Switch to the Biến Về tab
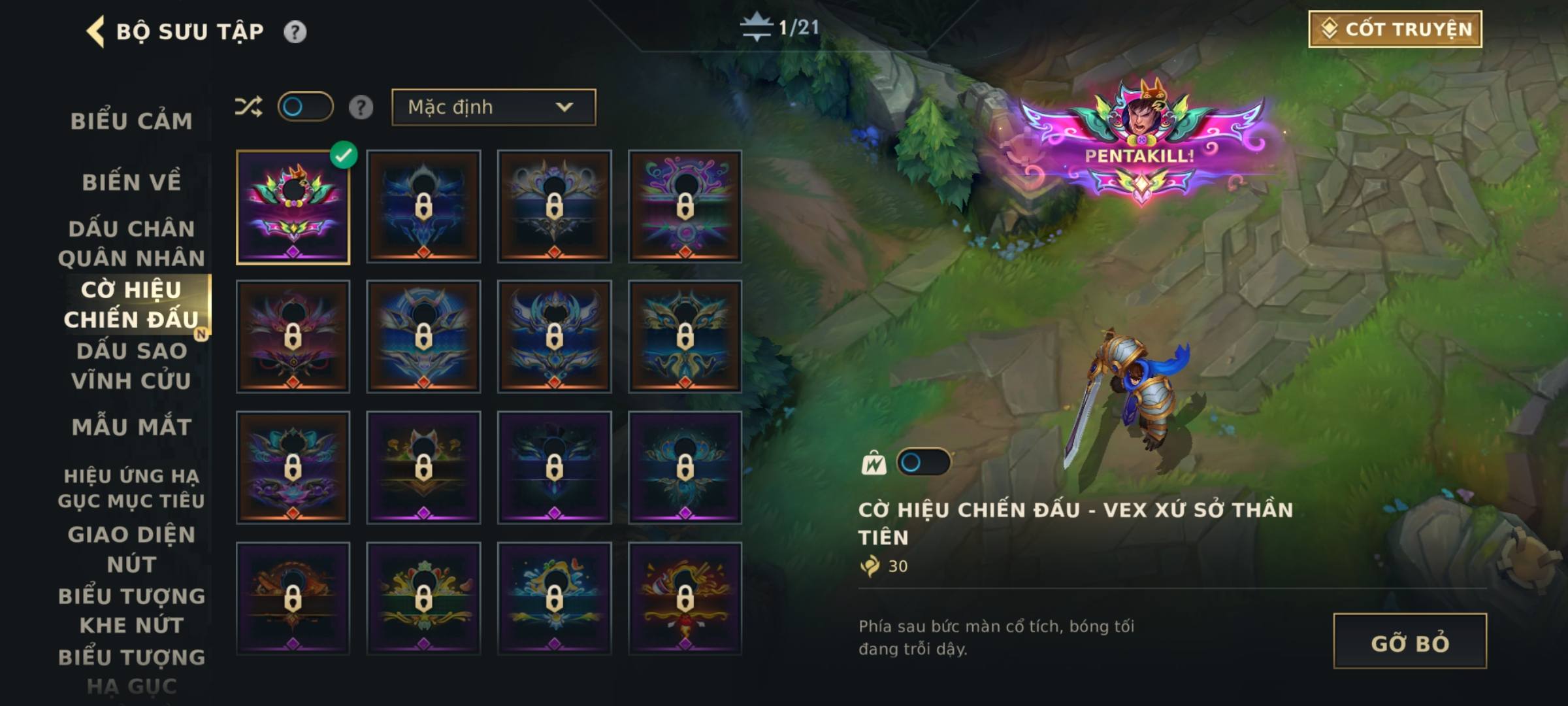The image size is (1568, 706). [131, 182]
